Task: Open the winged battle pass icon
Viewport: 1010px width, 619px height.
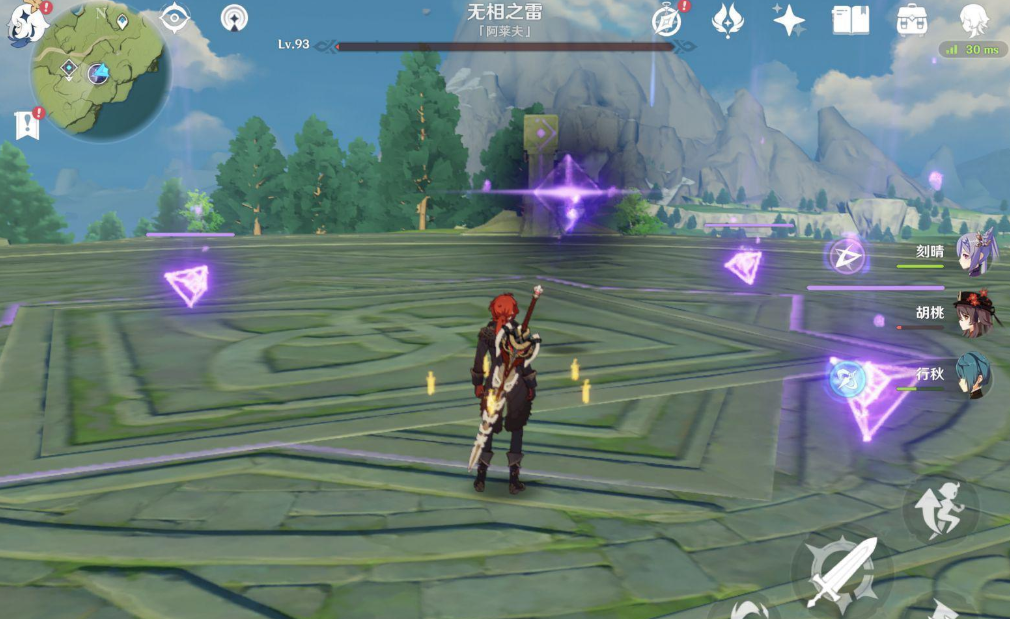Action: (727, 20)
